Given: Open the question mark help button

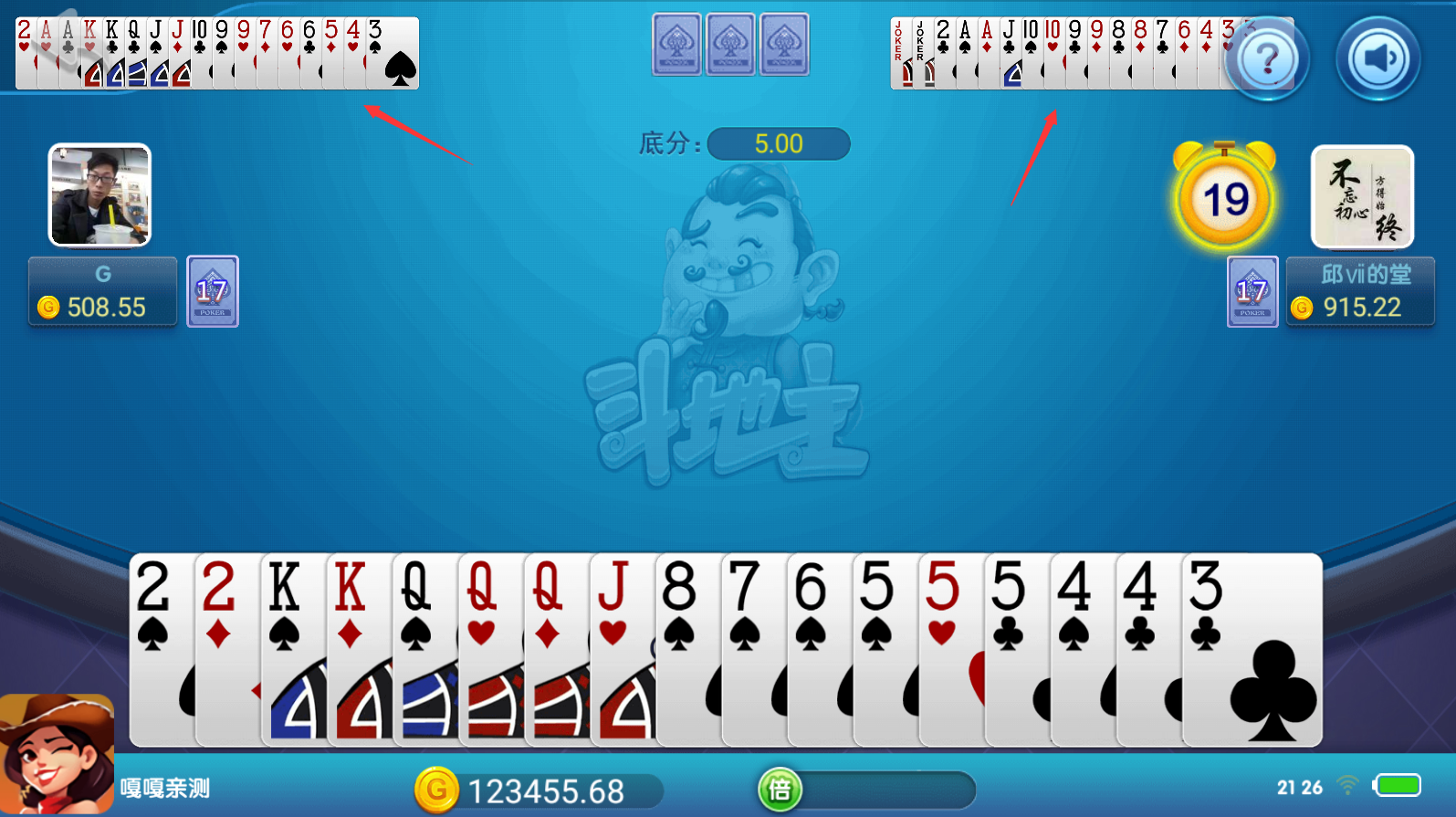Looking at the screenshot, I should (x=1267, y=59).
